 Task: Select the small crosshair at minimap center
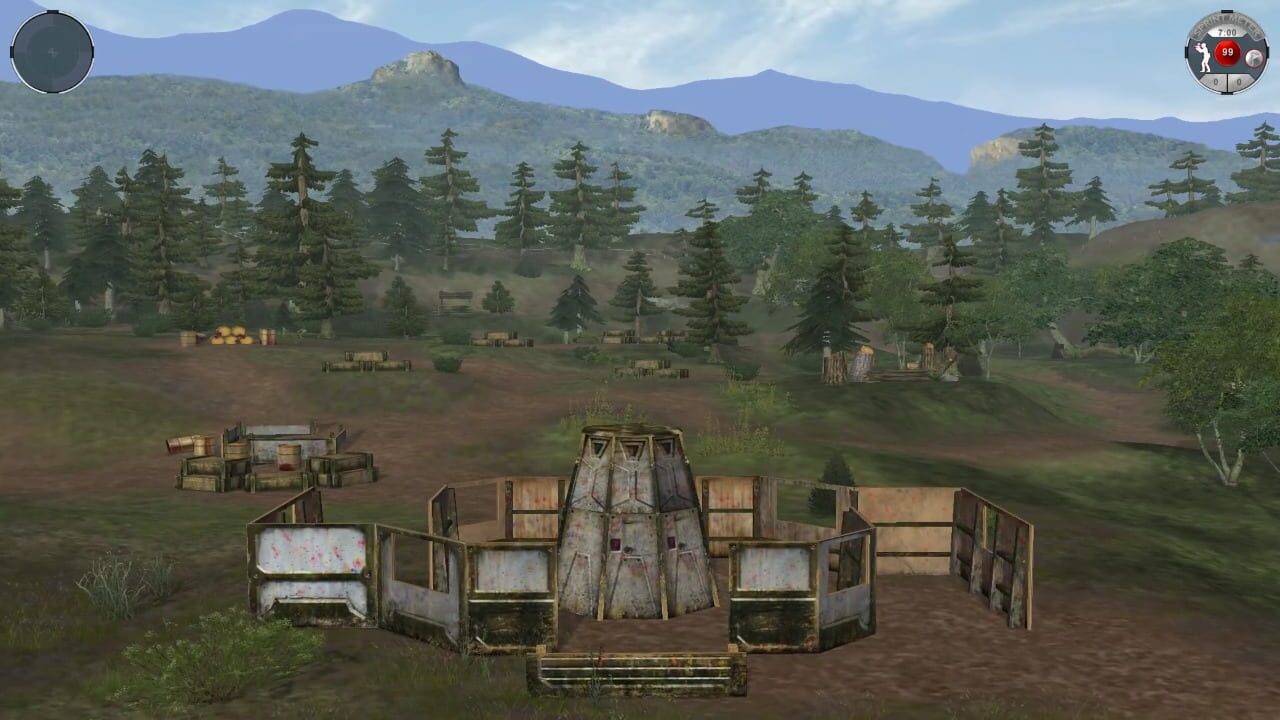coord(53,52)
